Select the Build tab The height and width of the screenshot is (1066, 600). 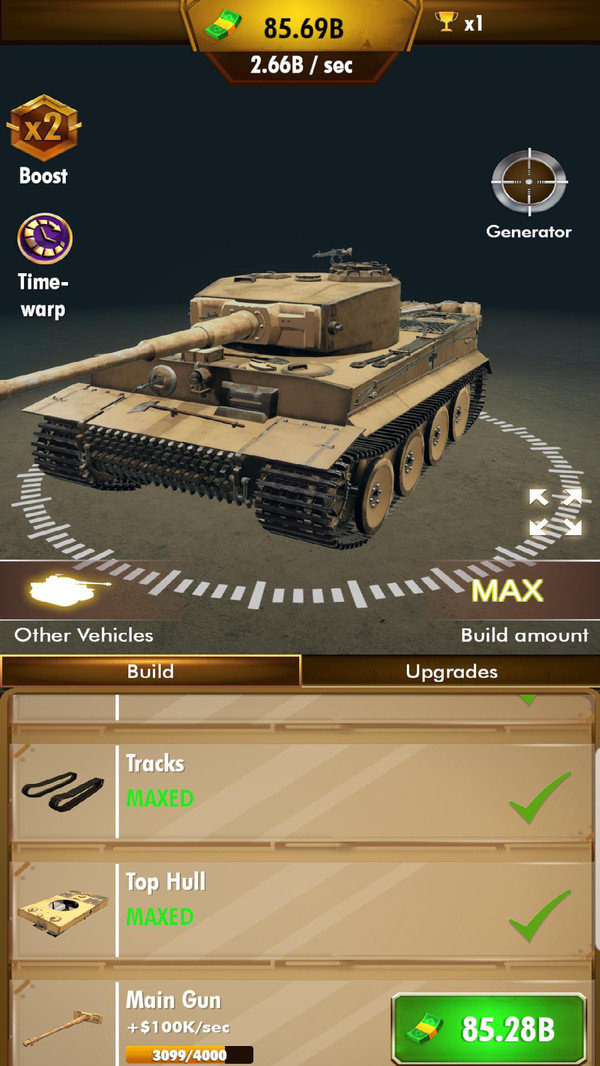(x=150, y=671)
